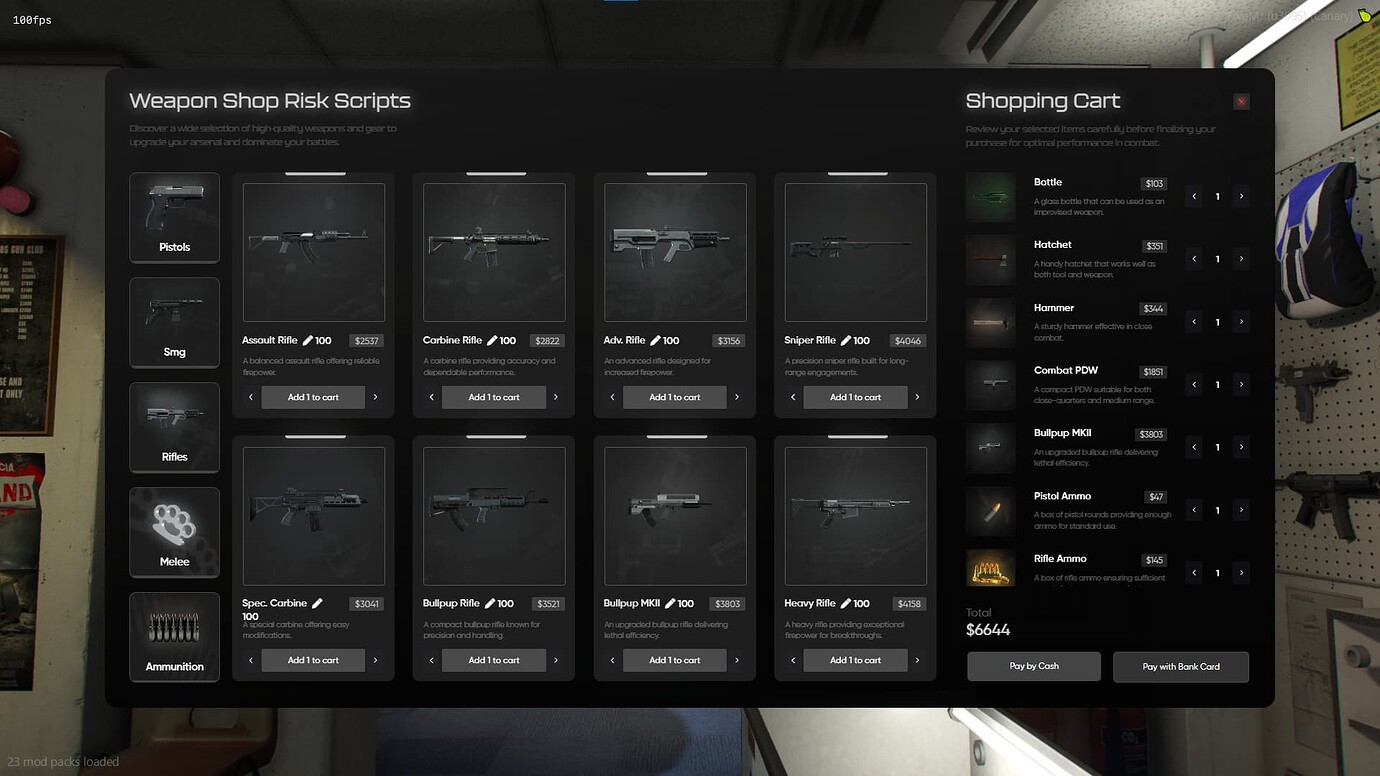Image resolution: width=1380 pixels, height=776 pixels.
Task: Add the Sniper Rifle to cart
Action: click(x=856, y=396)
